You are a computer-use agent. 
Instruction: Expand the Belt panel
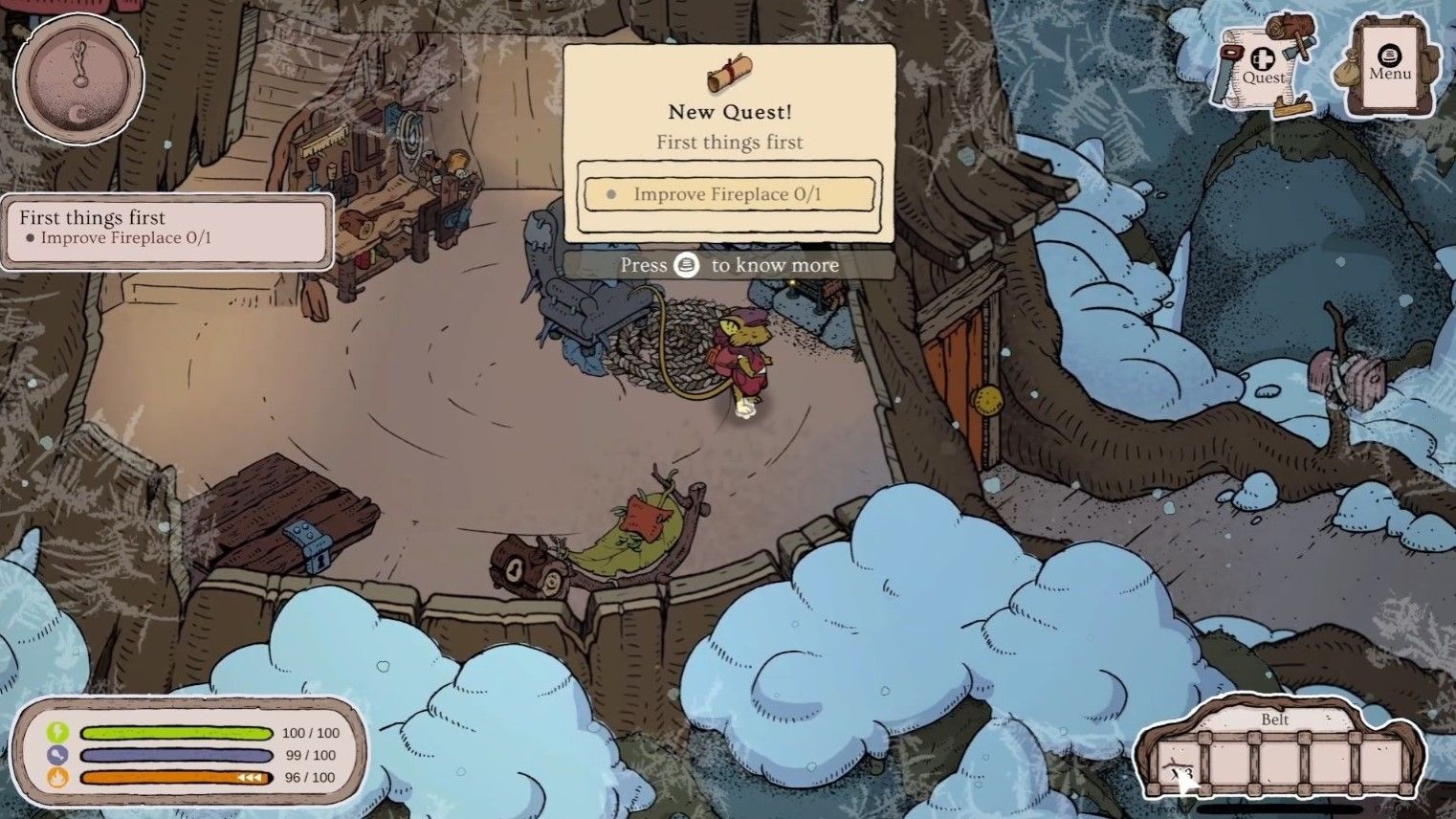[1276, 719]
